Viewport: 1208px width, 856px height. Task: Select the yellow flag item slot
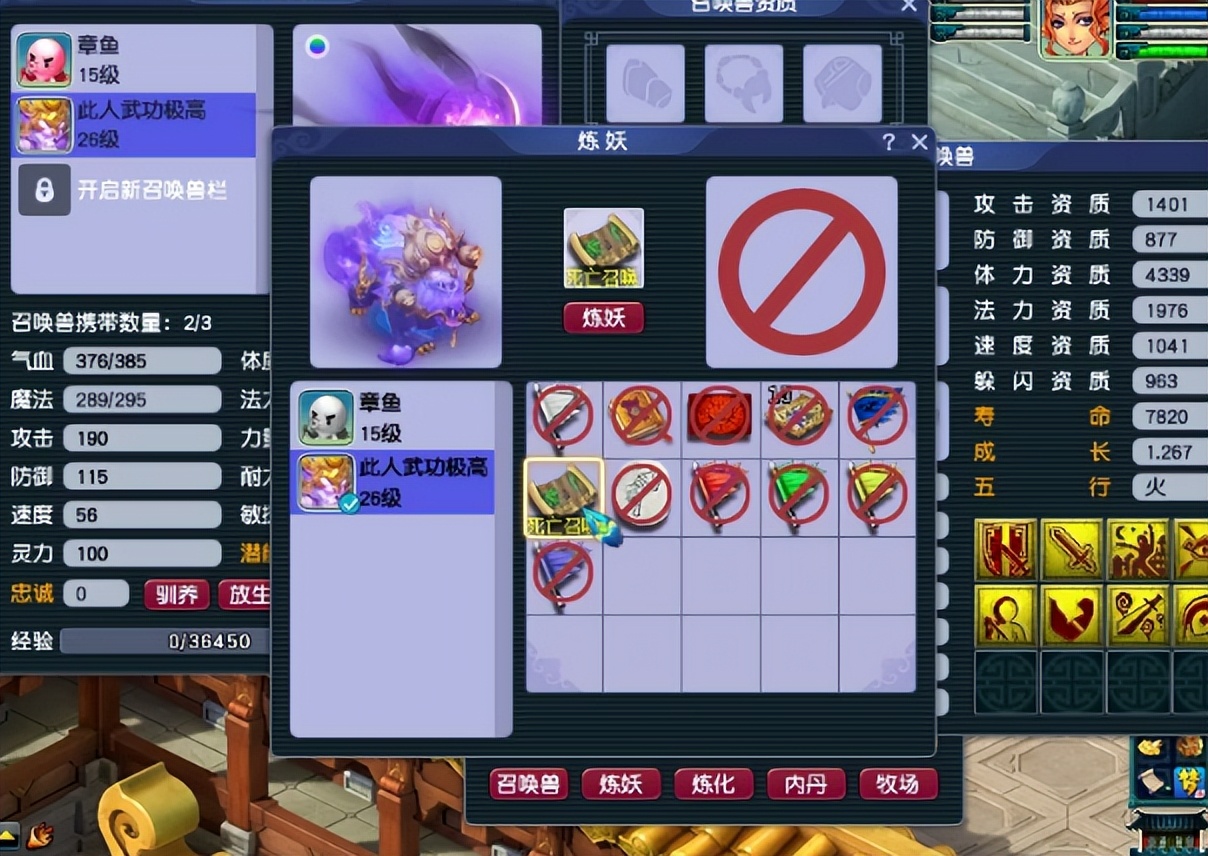click(877, 495)
